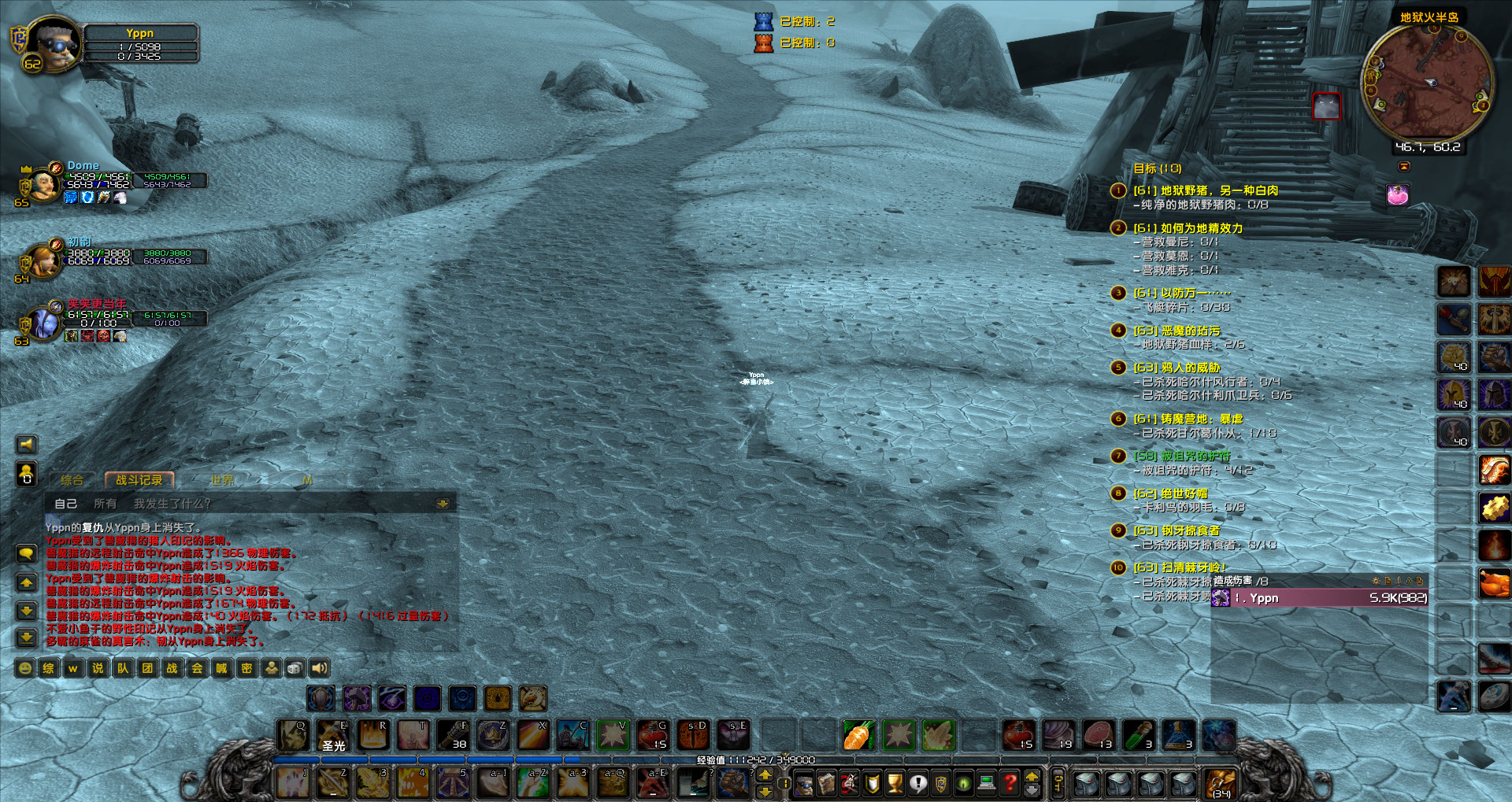The height and width of the screenshot is (802, 1512).
Task: Collapse quest 鸦人的威胁 in the objective tracker
Action: [1118, 367]
